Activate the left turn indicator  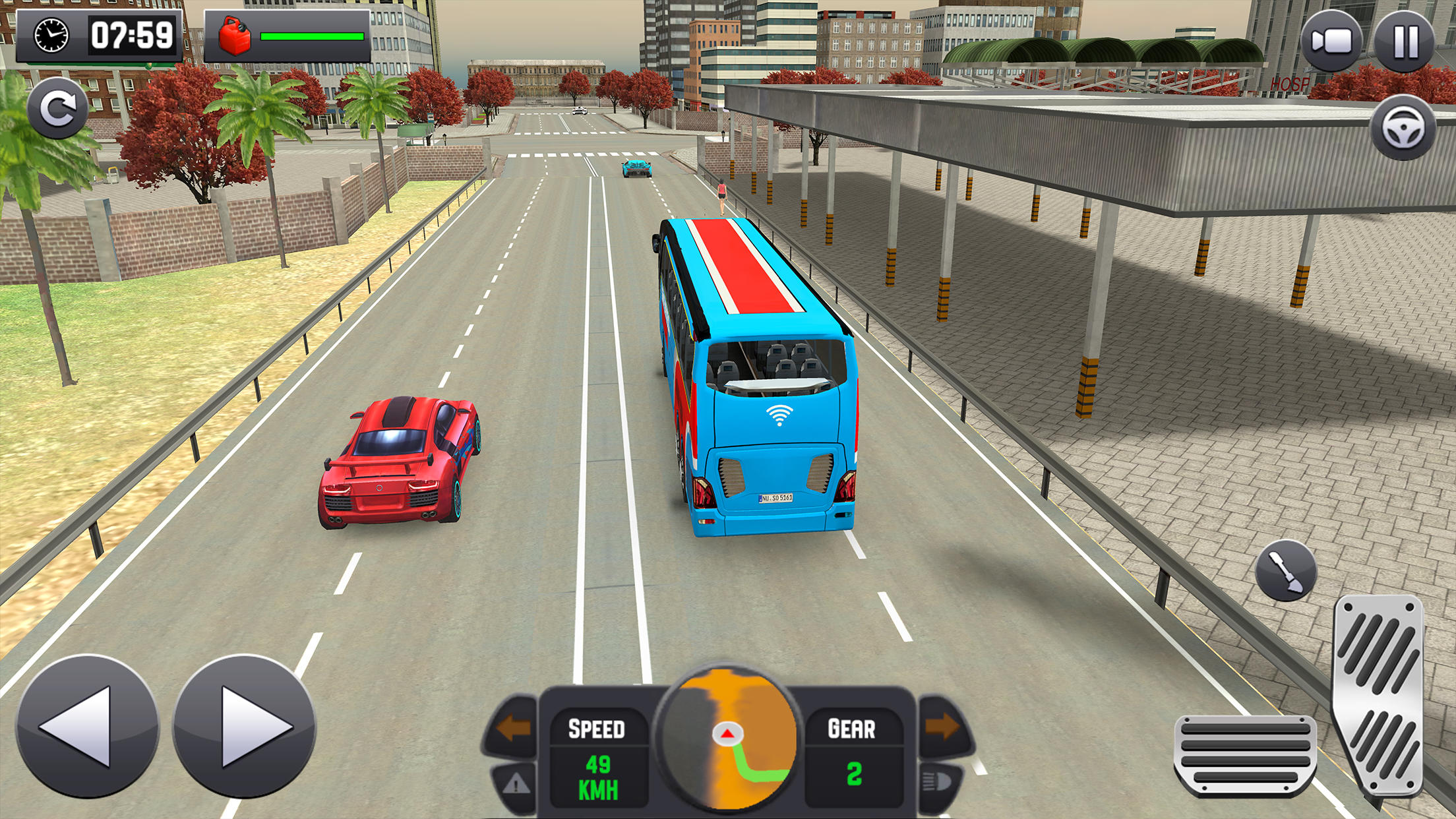pos(513,728)
